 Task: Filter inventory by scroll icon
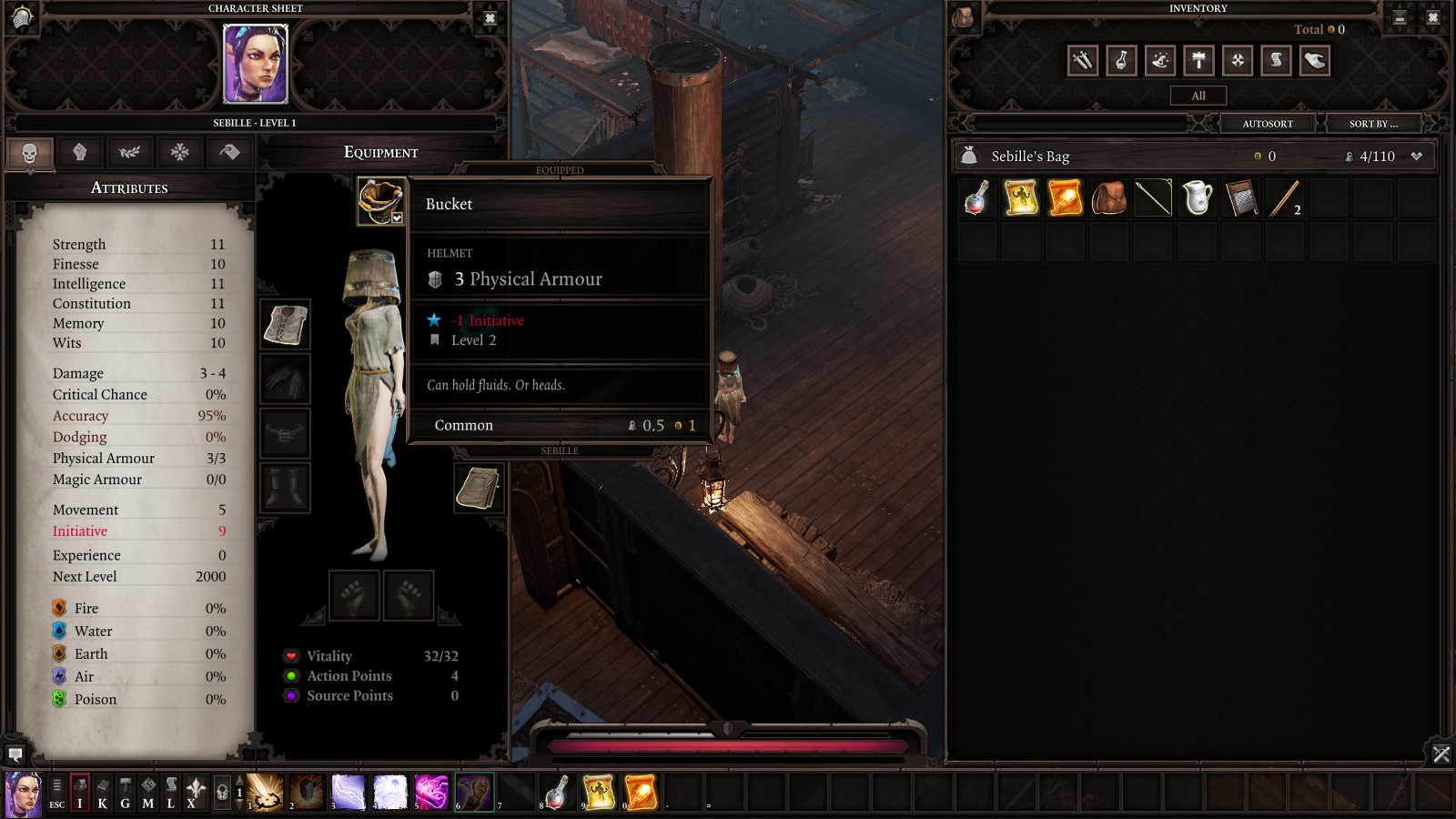pyautogui.click(x=1276, y=61)
